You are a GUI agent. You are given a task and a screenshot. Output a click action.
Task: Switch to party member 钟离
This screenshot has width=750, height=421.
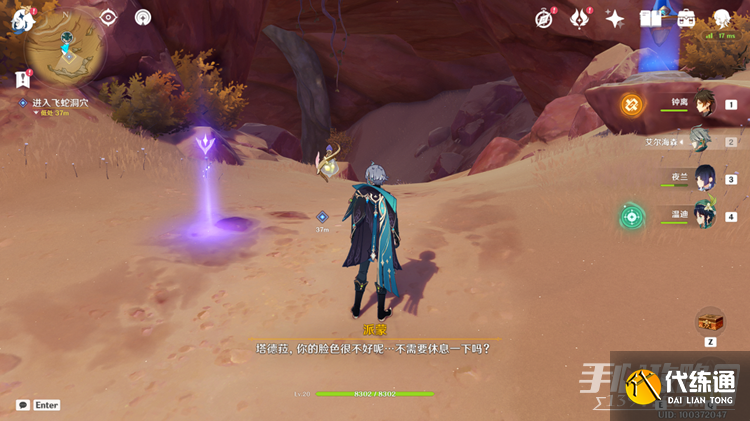pos(706,103)
